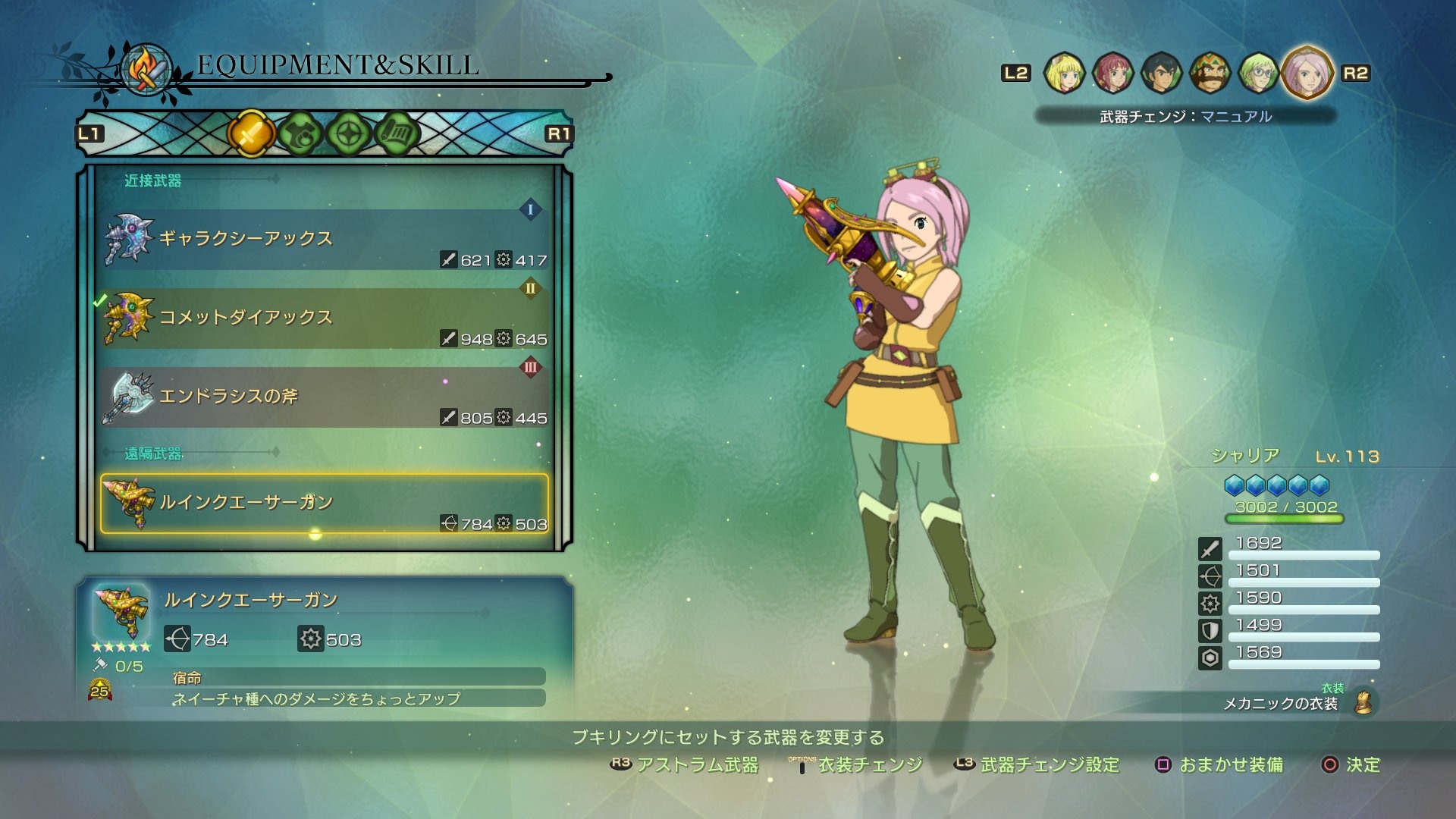The width and height of the screenshot is (1456, 819).
Task: Click the ルインクエーサーガン icon in the detail panel
Action: (x=121, y=611)
